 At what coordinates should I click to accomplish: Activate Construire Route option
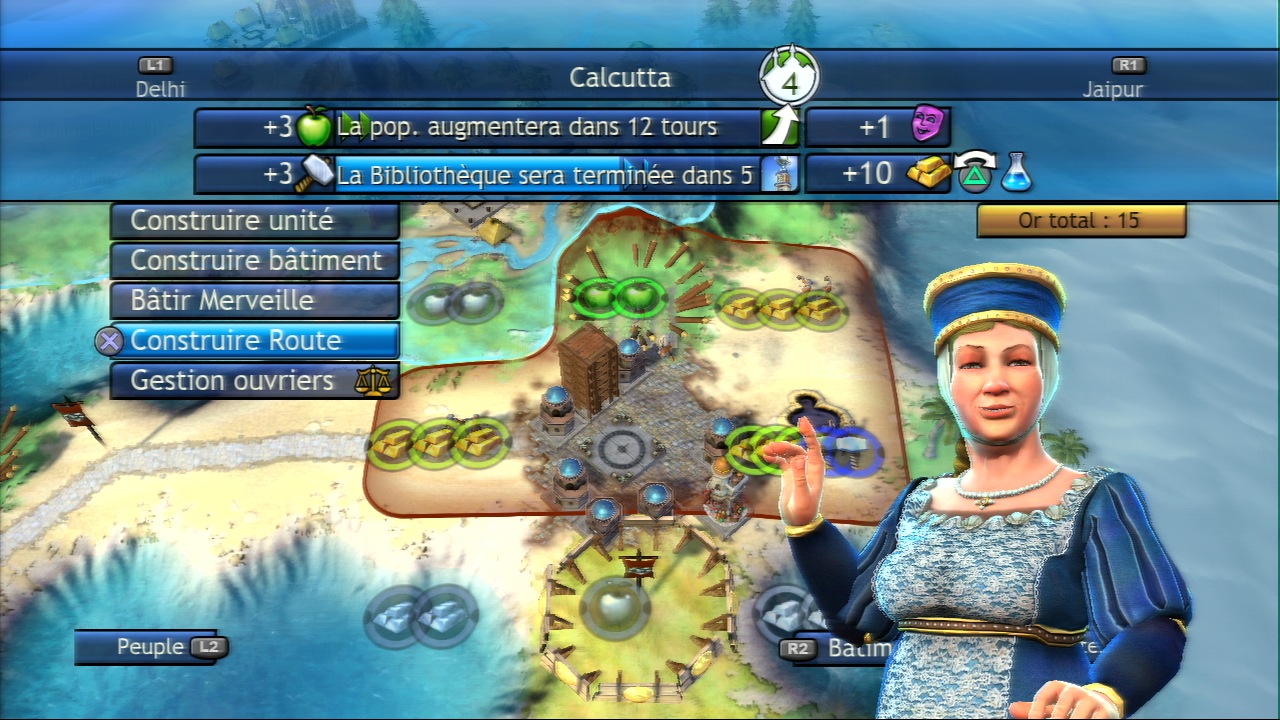pyautogui.click(x=254, y=340)
